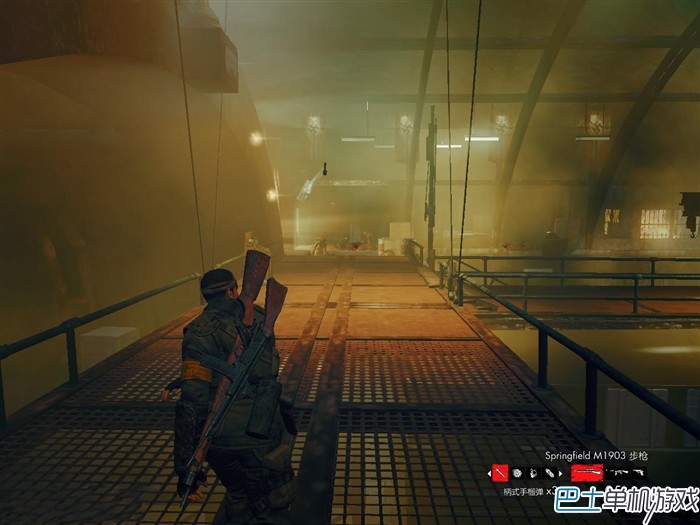Screen dimensions: 700x525
Task: Switch to the submachine gun slot
Action: click(x=617, y=472)
